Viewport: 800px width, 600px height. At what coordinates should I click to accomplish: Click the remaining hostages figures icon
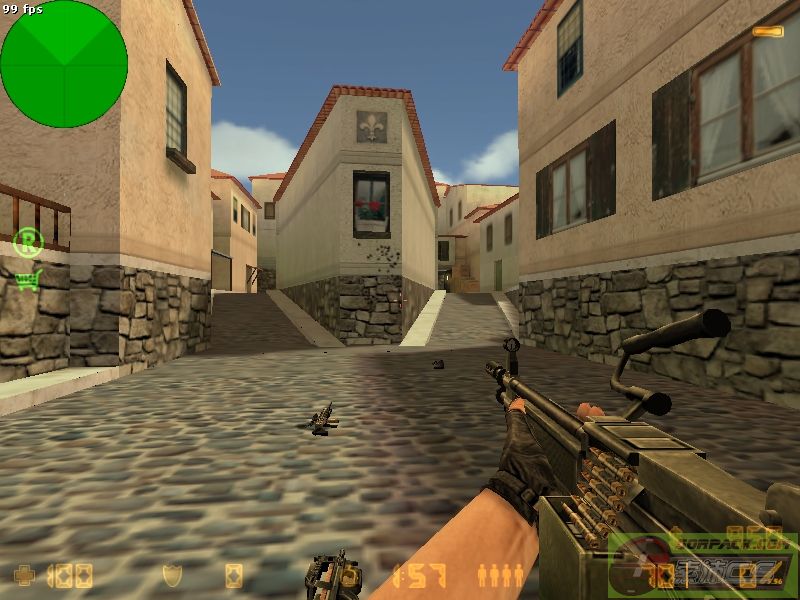500,575
